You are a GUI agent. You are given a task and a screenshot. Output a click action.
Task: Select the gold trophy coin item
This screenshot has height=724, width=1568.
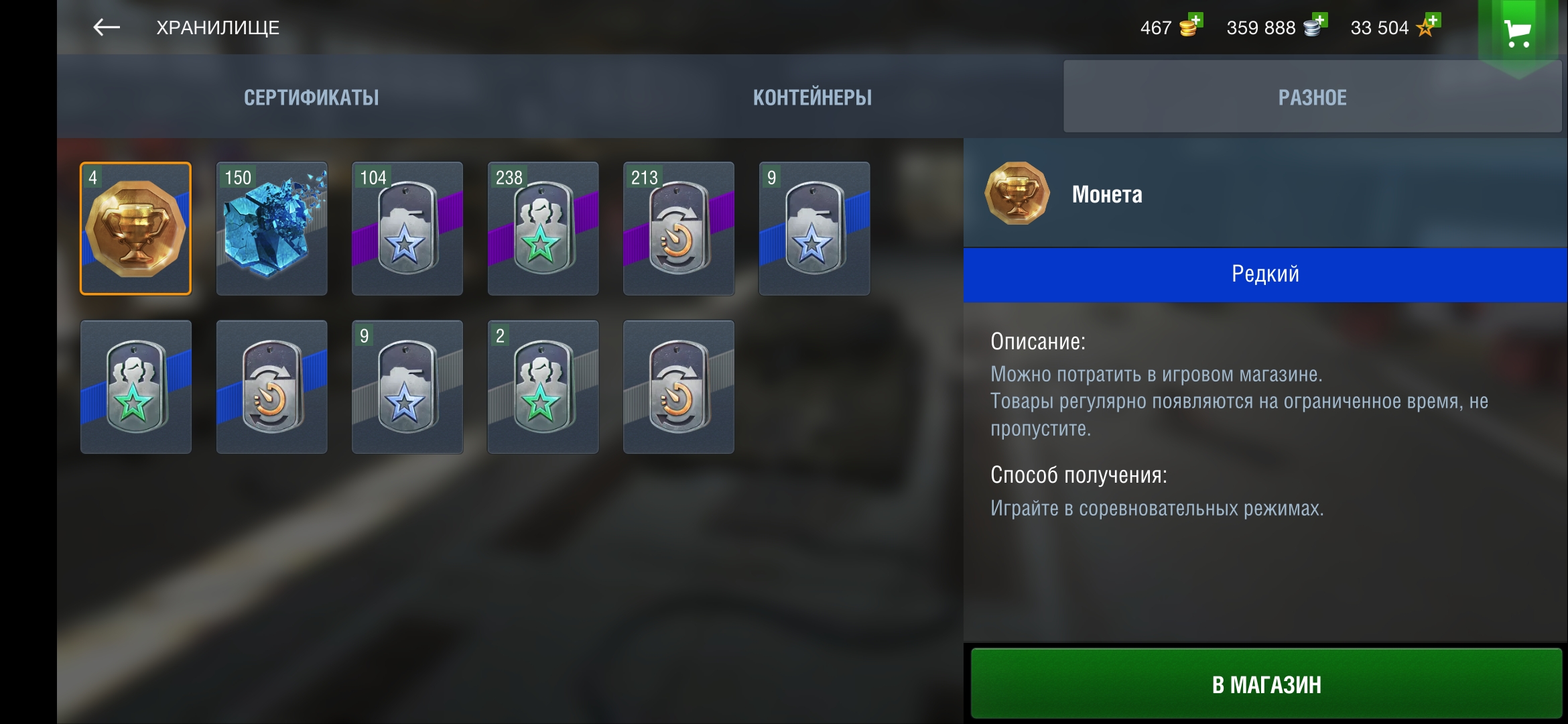(136, 229)
